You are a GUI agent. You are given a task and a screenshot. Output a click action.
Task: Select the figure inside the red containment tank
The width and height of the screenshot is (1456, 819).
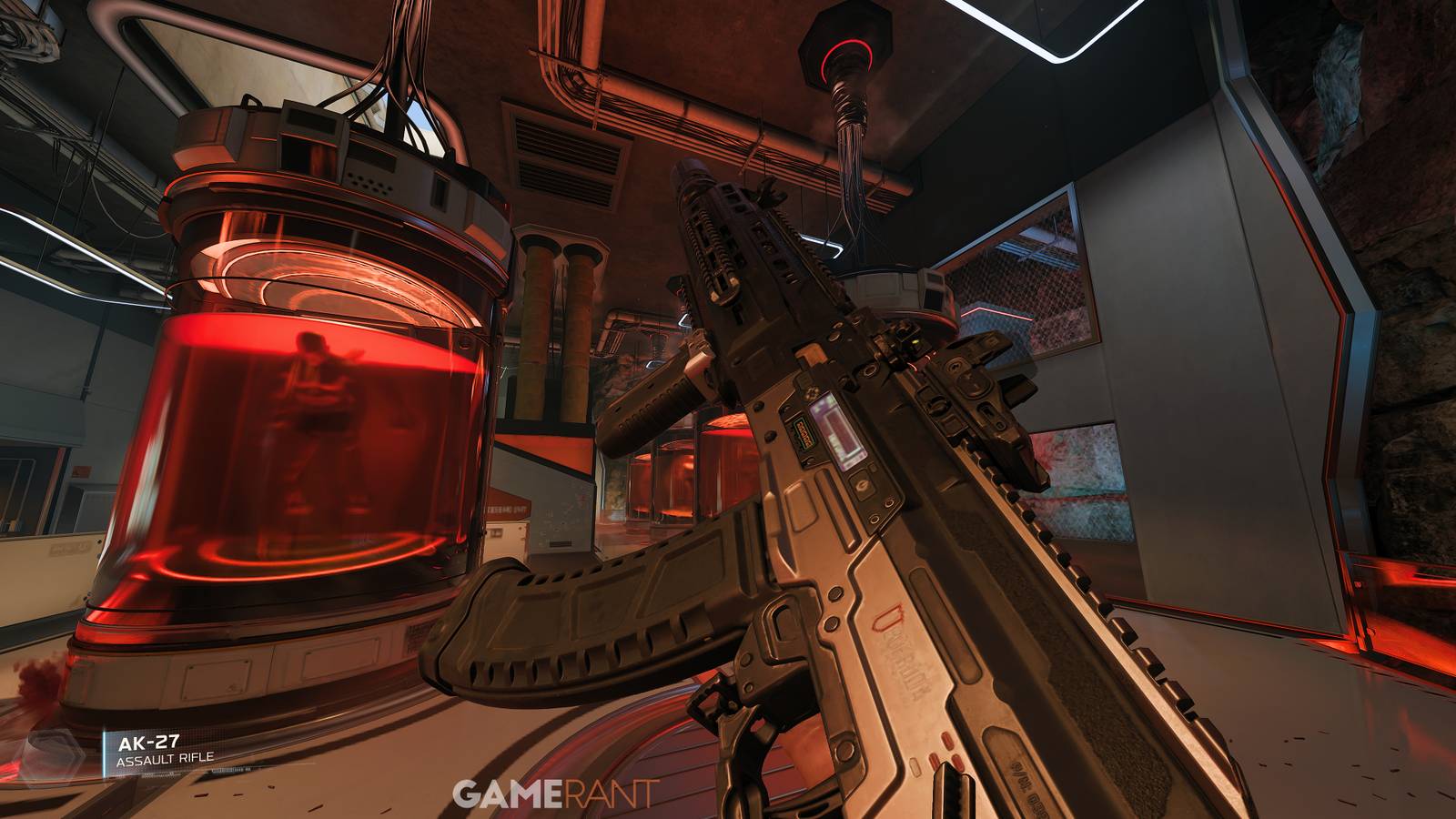click(314, 419)
